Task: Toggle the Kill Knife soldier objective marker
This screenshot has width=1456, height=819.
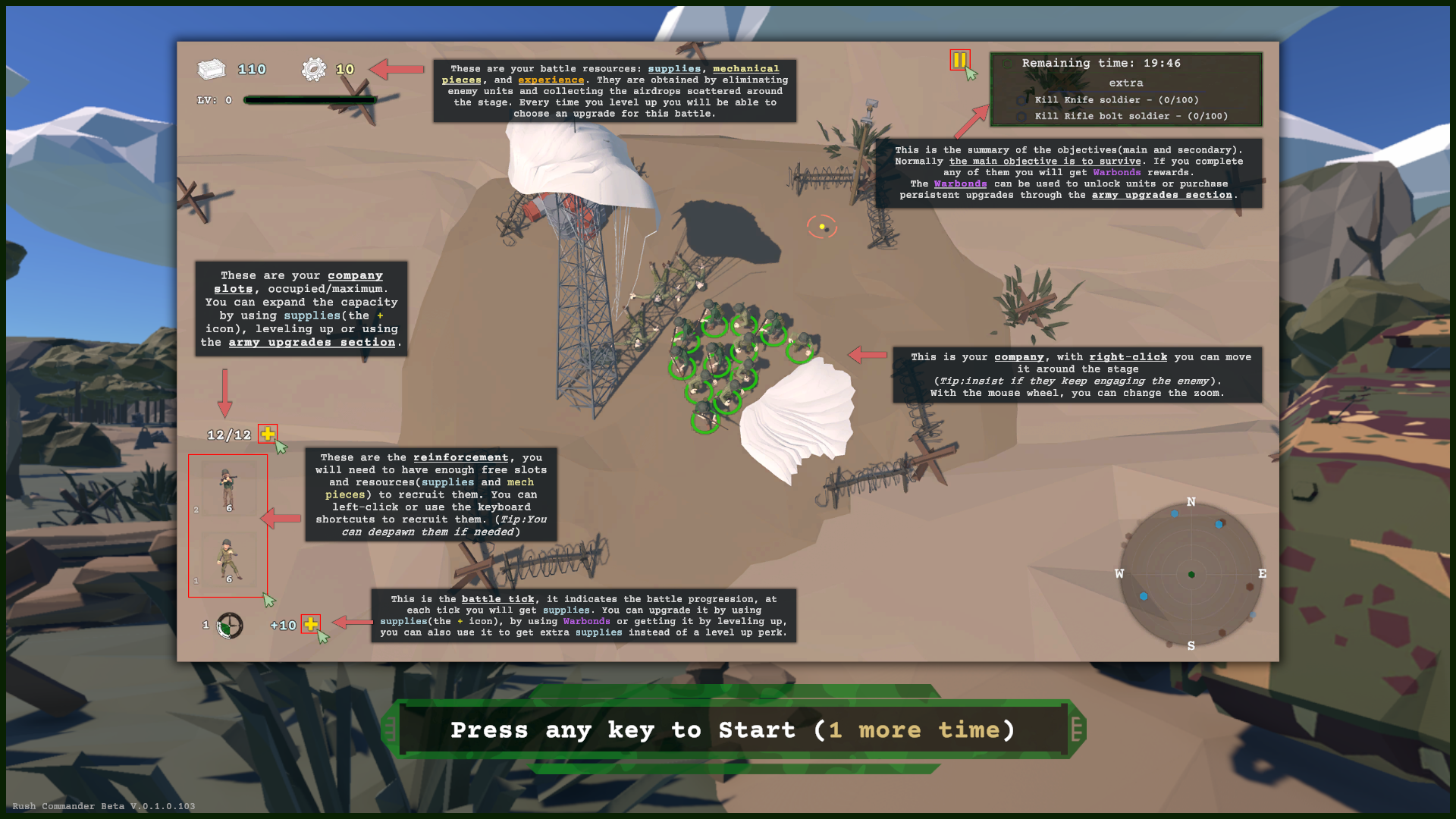Action: click(x=1021, y=100)
